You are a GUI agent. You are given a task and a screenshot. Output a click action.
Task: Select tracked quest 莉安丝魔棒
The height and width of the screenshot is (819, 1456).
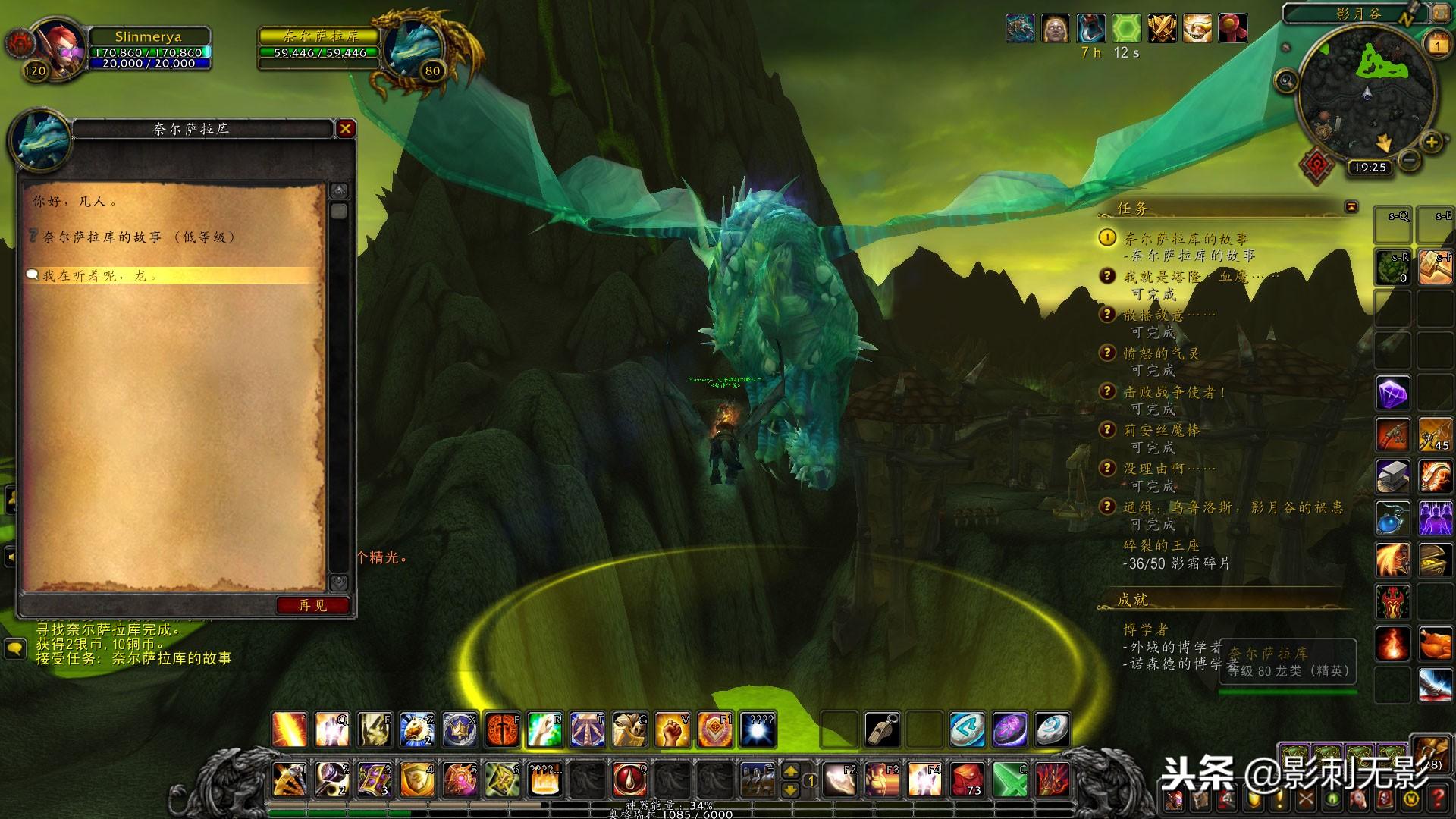pos(1161,430)
